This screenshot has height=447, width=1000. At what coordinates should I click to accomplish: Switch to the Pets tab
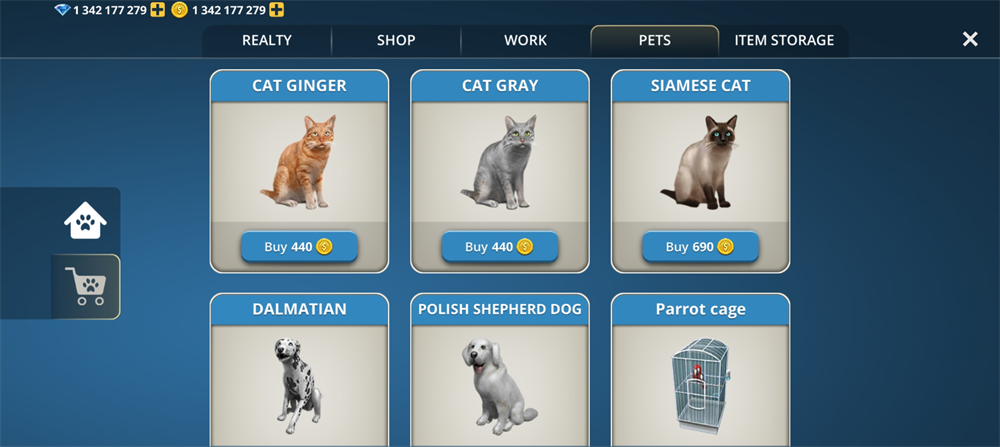654,41
